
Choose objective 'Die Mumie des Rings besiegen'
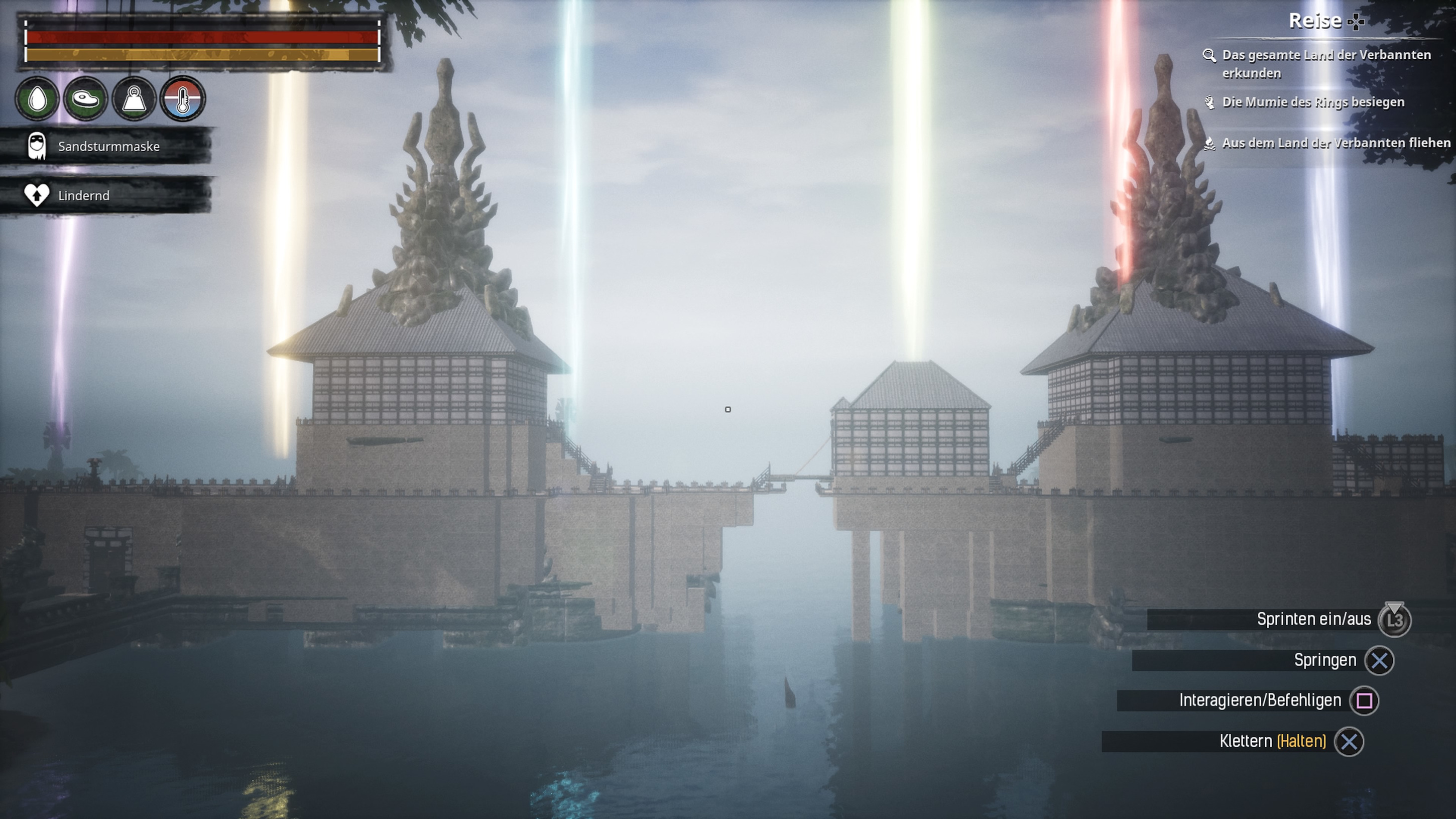(1312, 102)
